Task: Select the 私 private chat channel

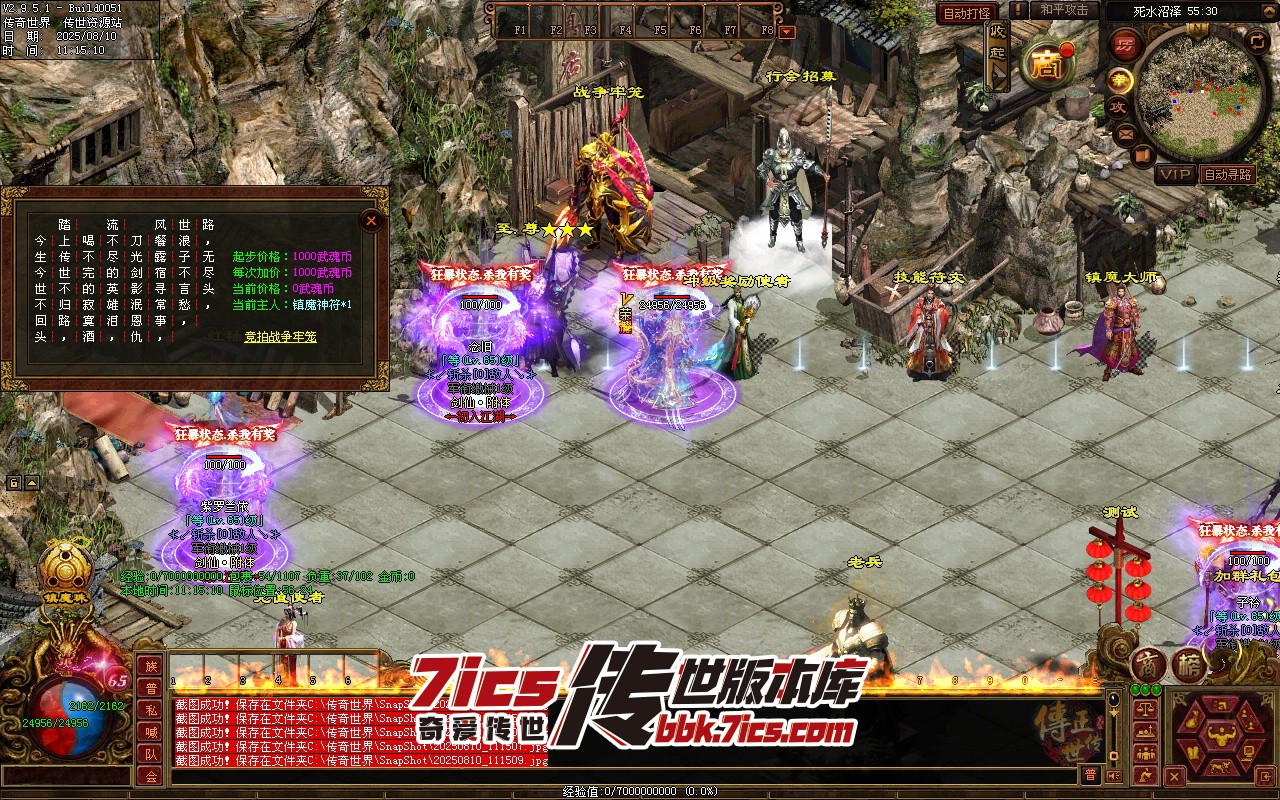Action: pos(150,710)
